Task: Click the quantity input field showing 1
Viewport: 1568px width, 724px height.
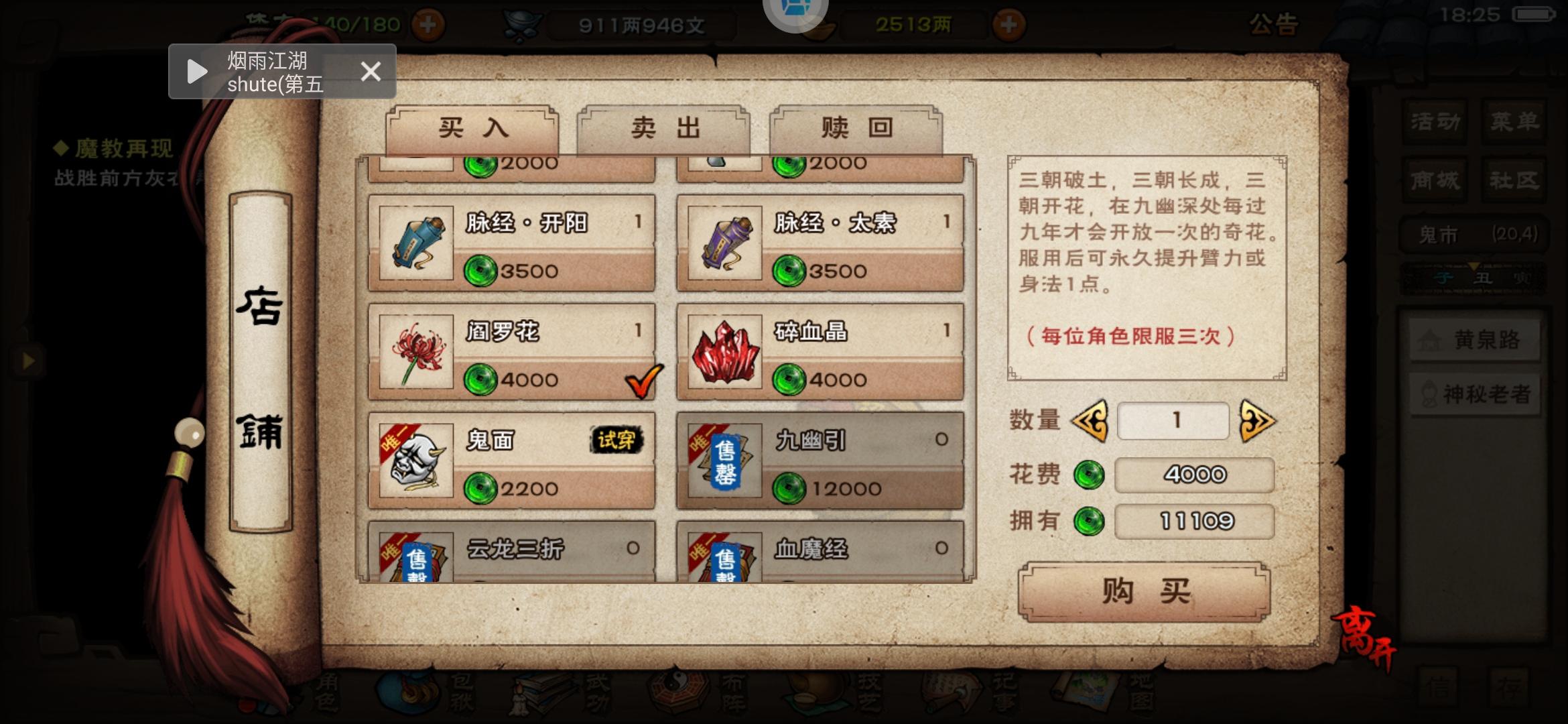Action: [1173, 420]
